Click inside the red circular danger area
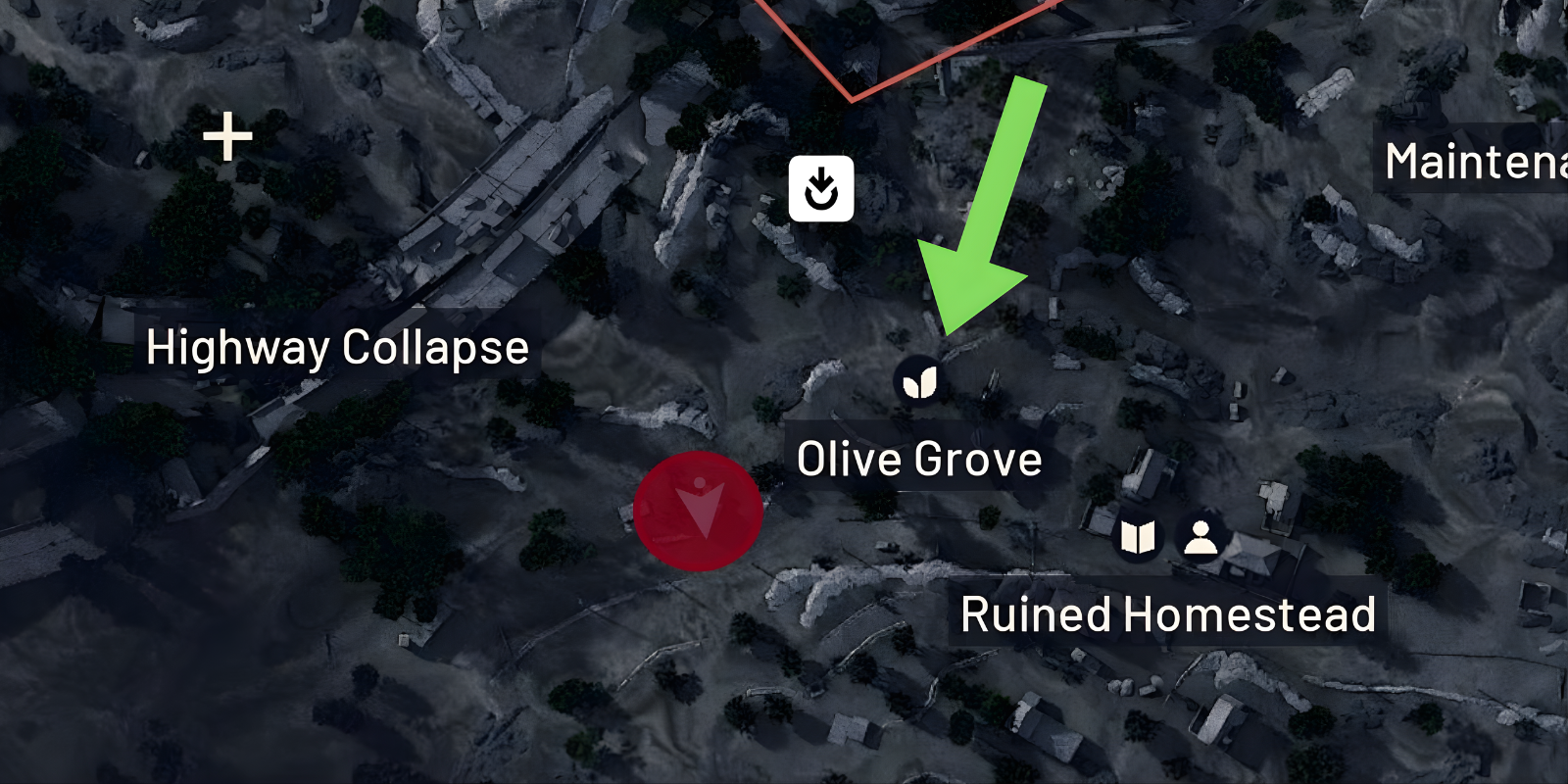Screen dimensions: 1568x784 [x=700, y=509]
